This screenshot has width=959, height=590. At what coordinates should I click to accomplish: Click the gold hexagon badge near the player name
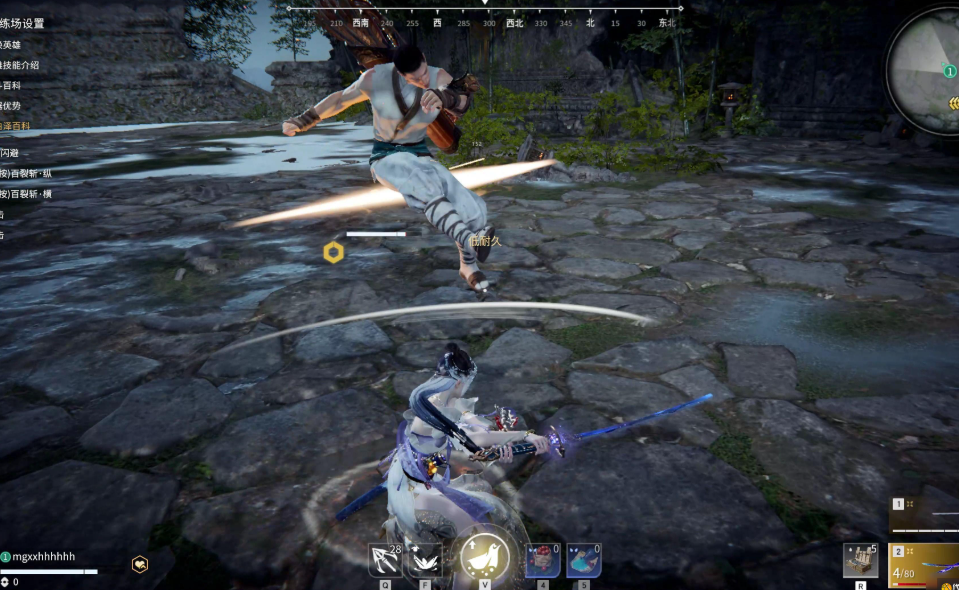click(x=141, y=564)
